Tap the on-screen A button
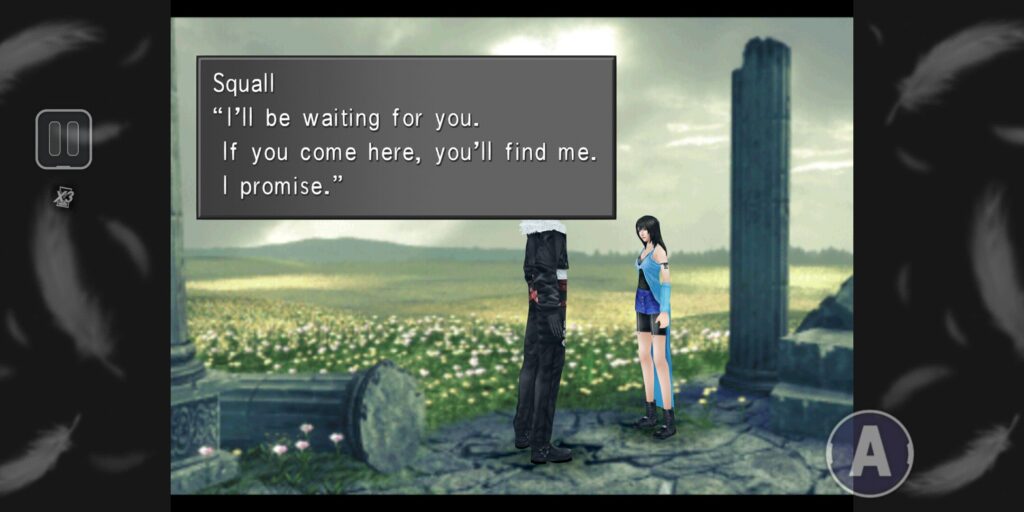 [870, 453]
